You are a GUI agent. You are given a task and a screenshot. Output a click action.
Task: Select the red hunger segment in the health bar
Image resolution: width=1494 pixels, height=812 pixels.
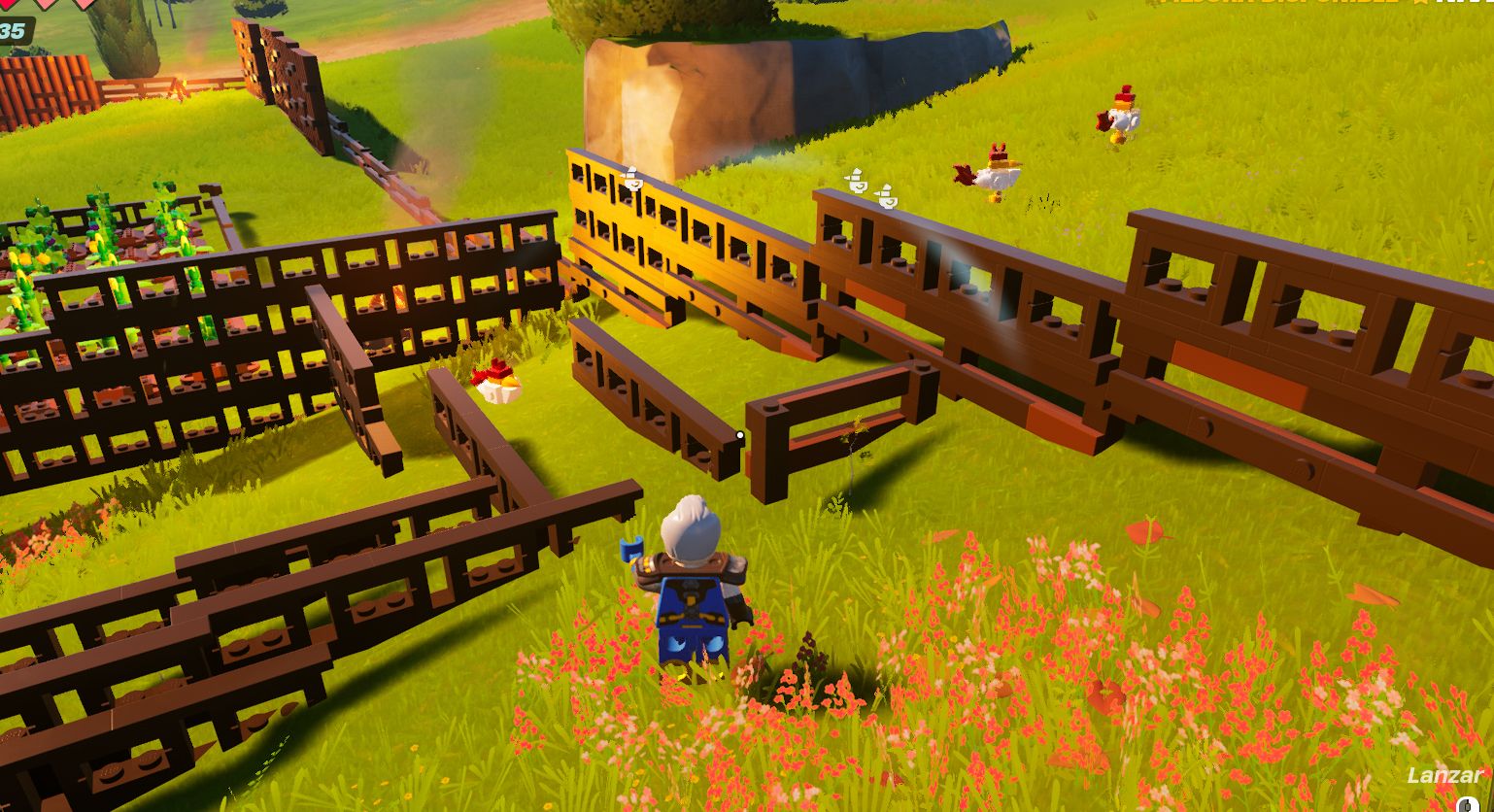point(8,5)
